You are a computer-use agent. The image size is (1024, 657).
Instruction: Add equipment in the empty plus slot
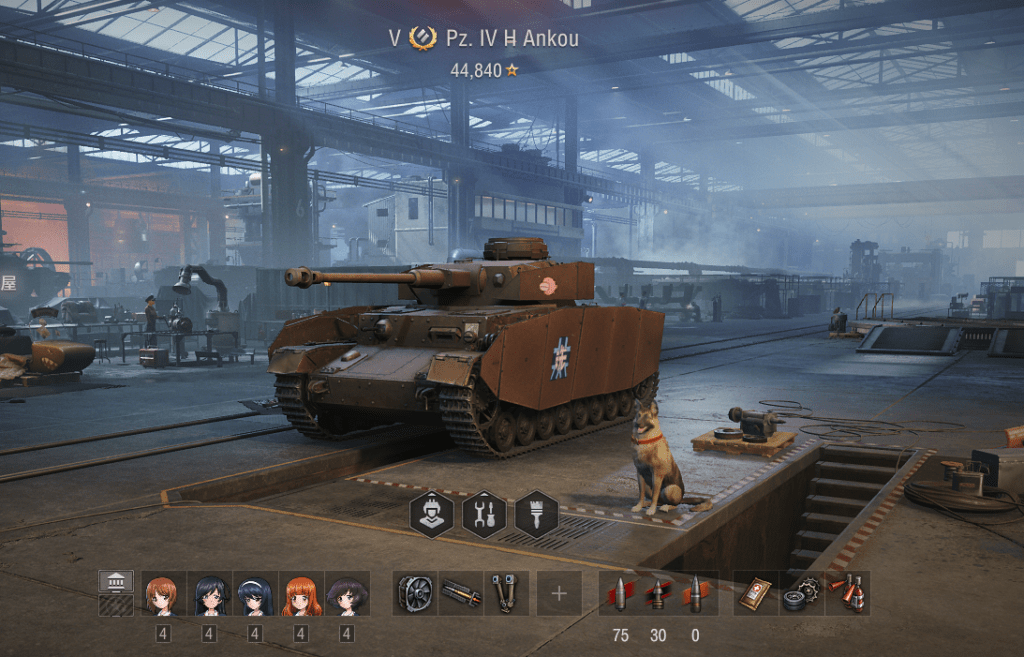tap(558, 593)
